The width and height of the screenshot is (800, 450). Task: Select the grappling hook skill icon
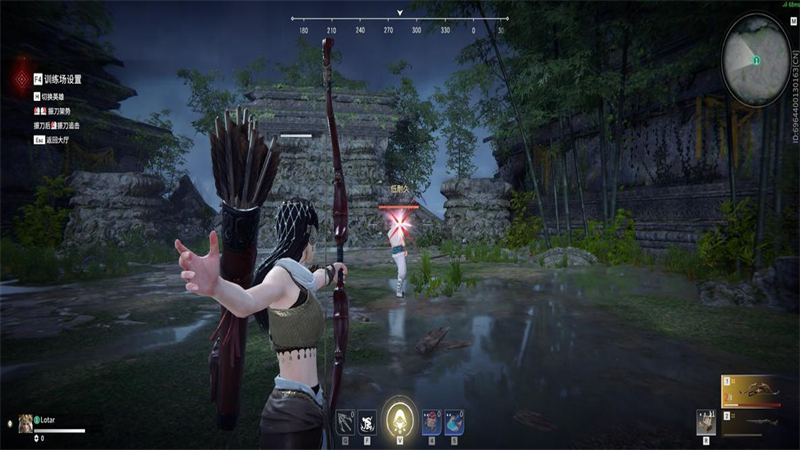pos(345,421)
